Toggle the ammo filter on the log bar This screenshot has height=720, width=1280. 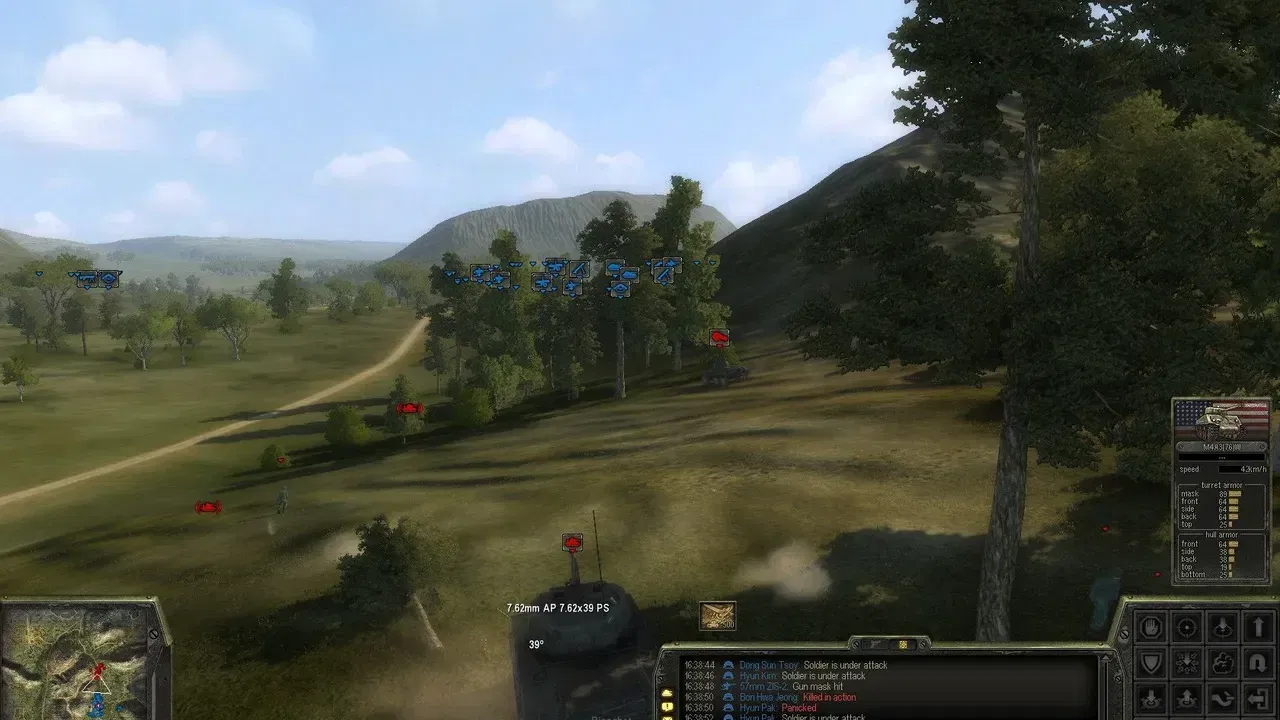[x=667, y=718]
